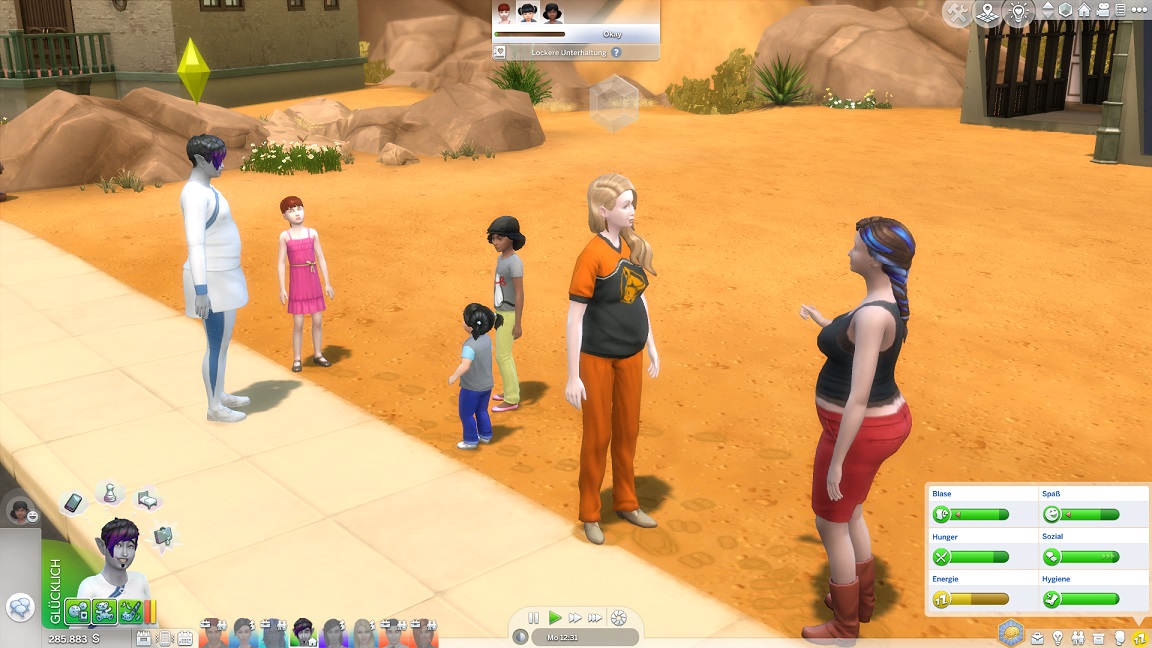Open camera controls with the video camera icon
The width and height of the screenshot is (1152, 648).
(1103, 10)
